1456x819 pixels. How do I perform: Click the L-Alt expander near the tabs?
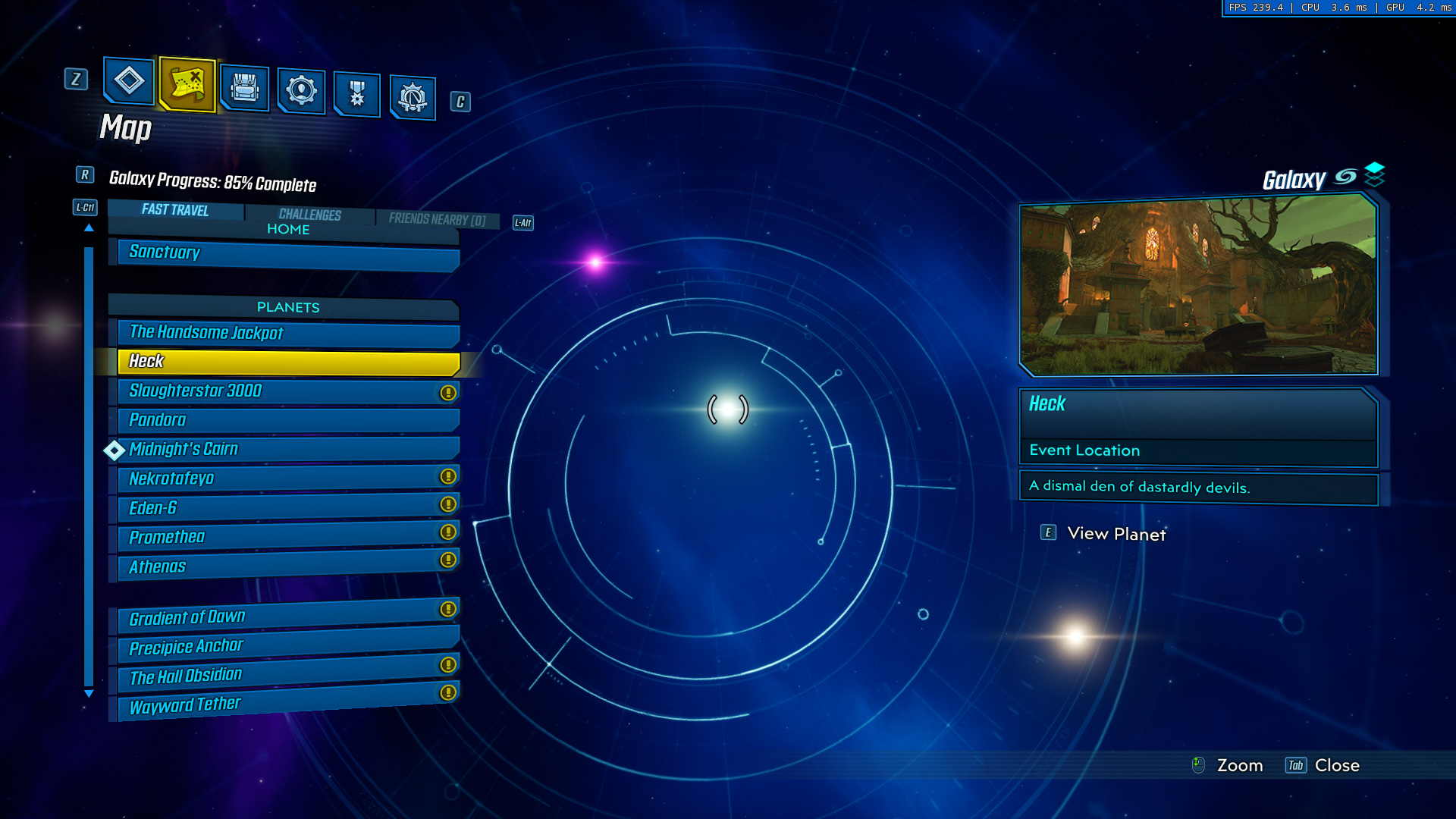point(522,223)
